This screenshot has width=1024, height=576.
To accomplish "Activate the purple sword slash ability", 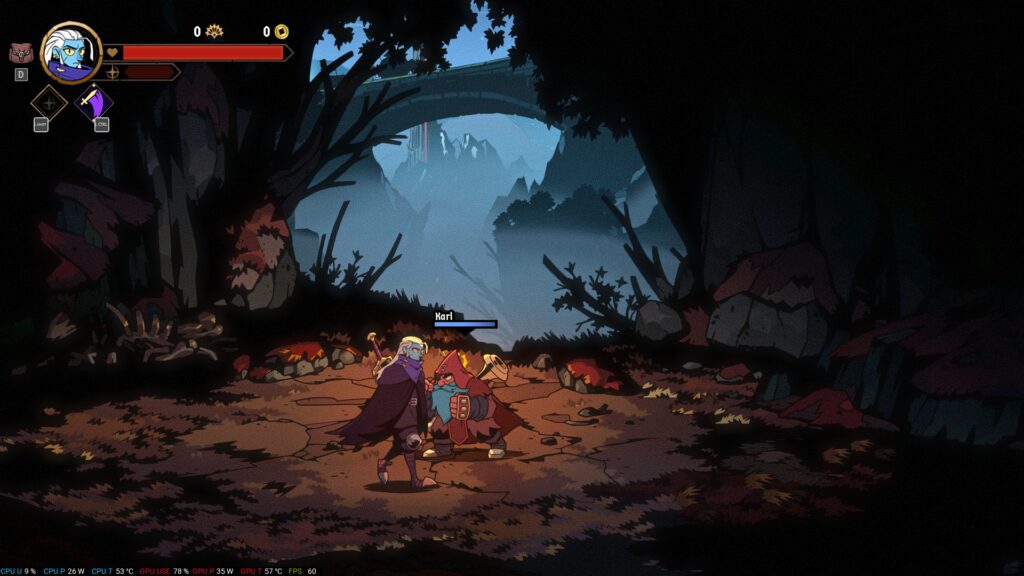I will click(95, 103).
